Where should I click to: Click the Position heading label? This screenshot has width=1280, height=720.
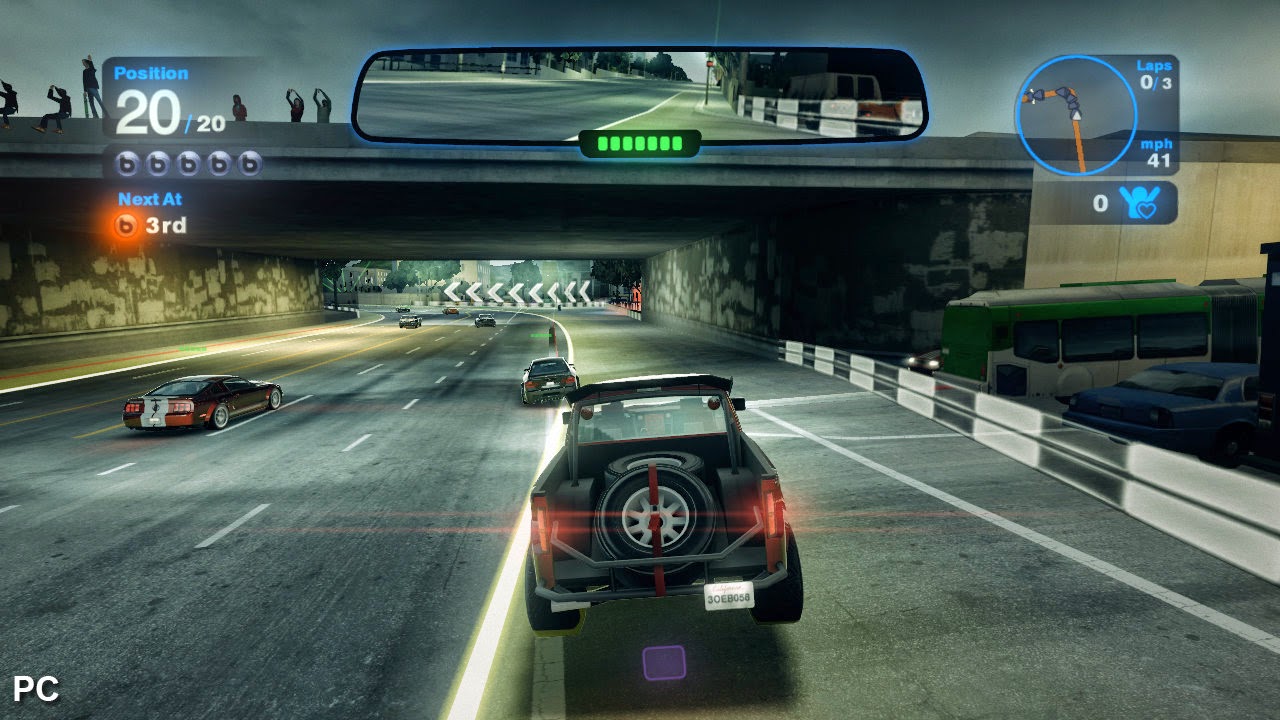pos(152,72)
